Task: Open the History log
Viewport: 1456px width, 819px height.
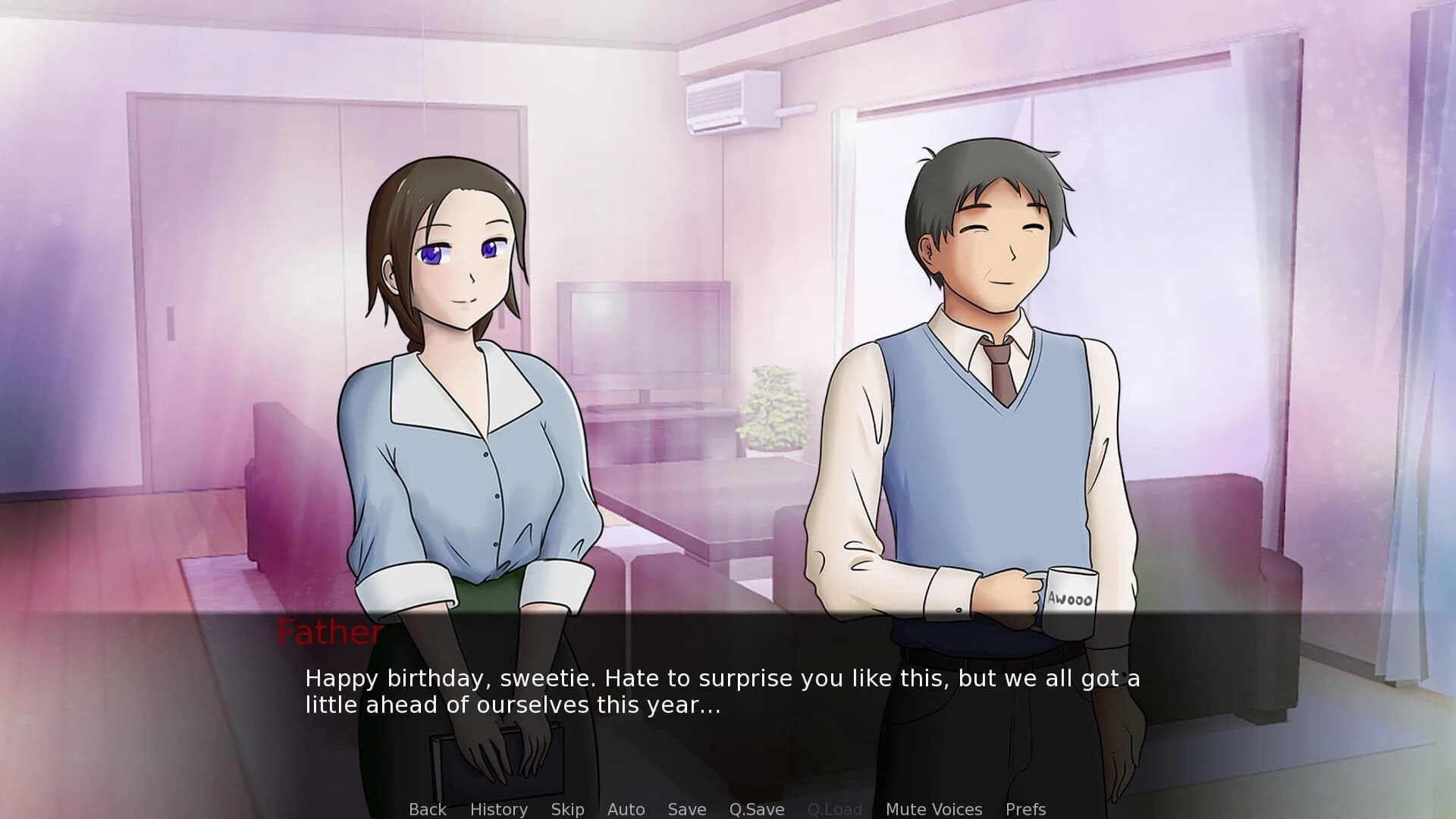Action: click(498, 809)
